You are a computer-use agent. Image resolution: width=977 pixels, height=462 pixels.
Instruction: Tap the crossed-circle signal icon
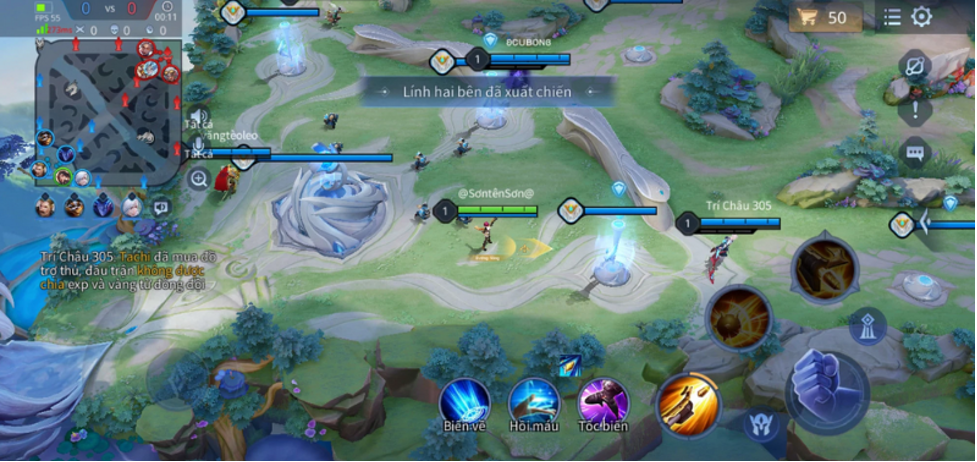point(915,67)
